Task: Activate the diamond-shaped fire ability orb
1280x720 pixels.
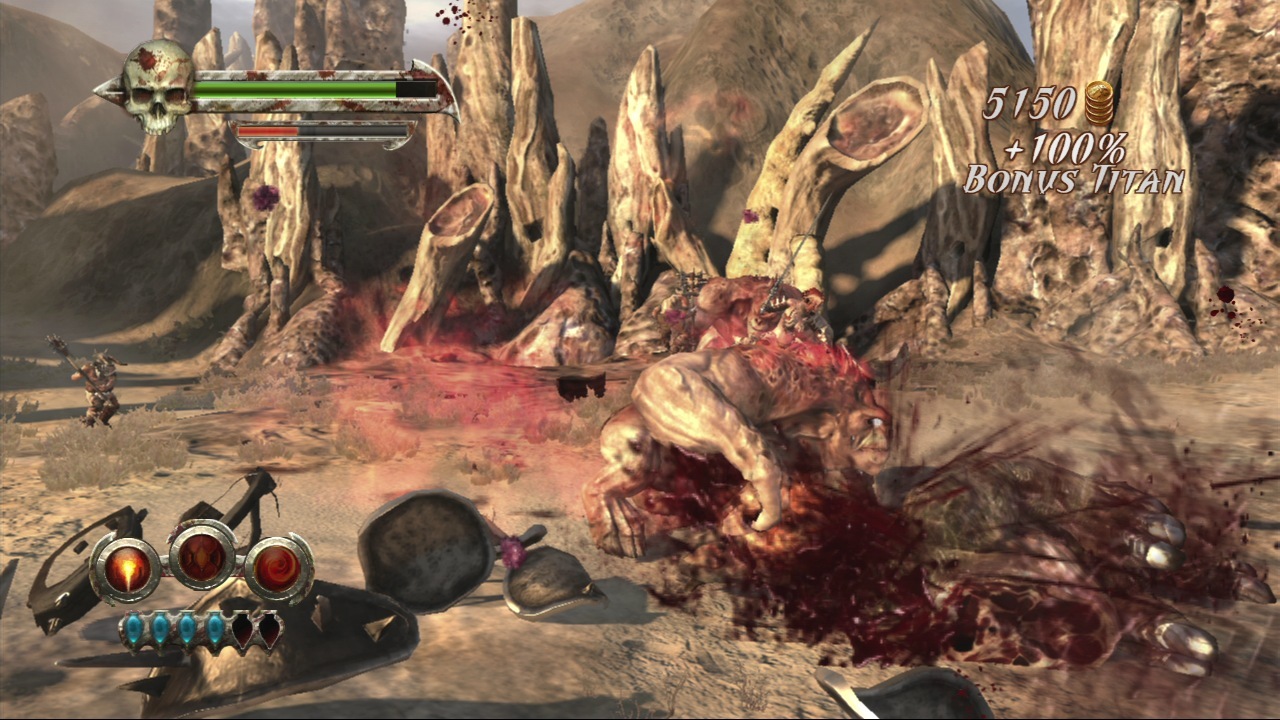Action: (x=203, y=555)
